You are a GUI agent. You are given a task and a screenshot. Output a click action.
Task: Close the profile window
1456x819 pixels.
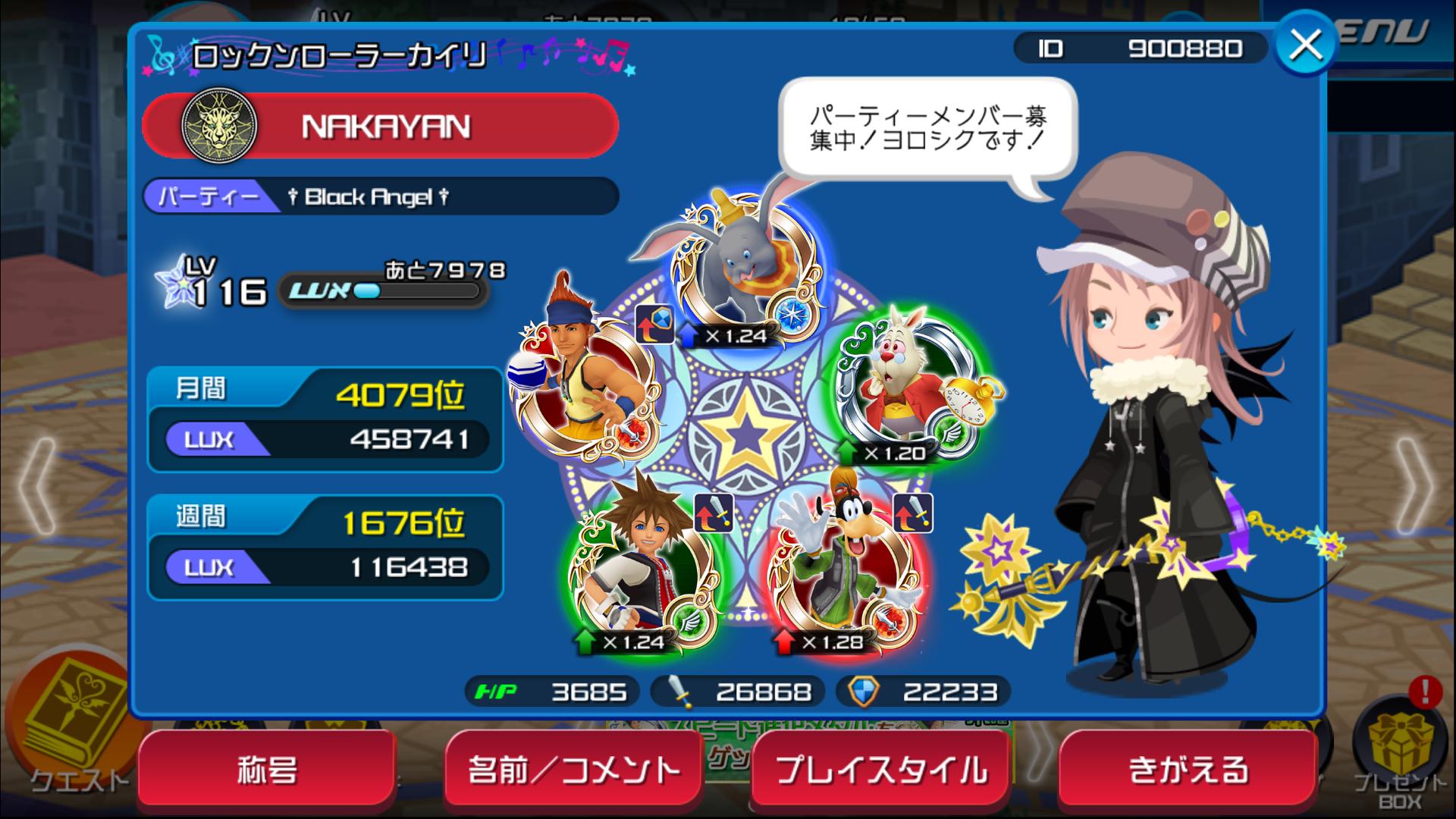tap(1304, 45)
